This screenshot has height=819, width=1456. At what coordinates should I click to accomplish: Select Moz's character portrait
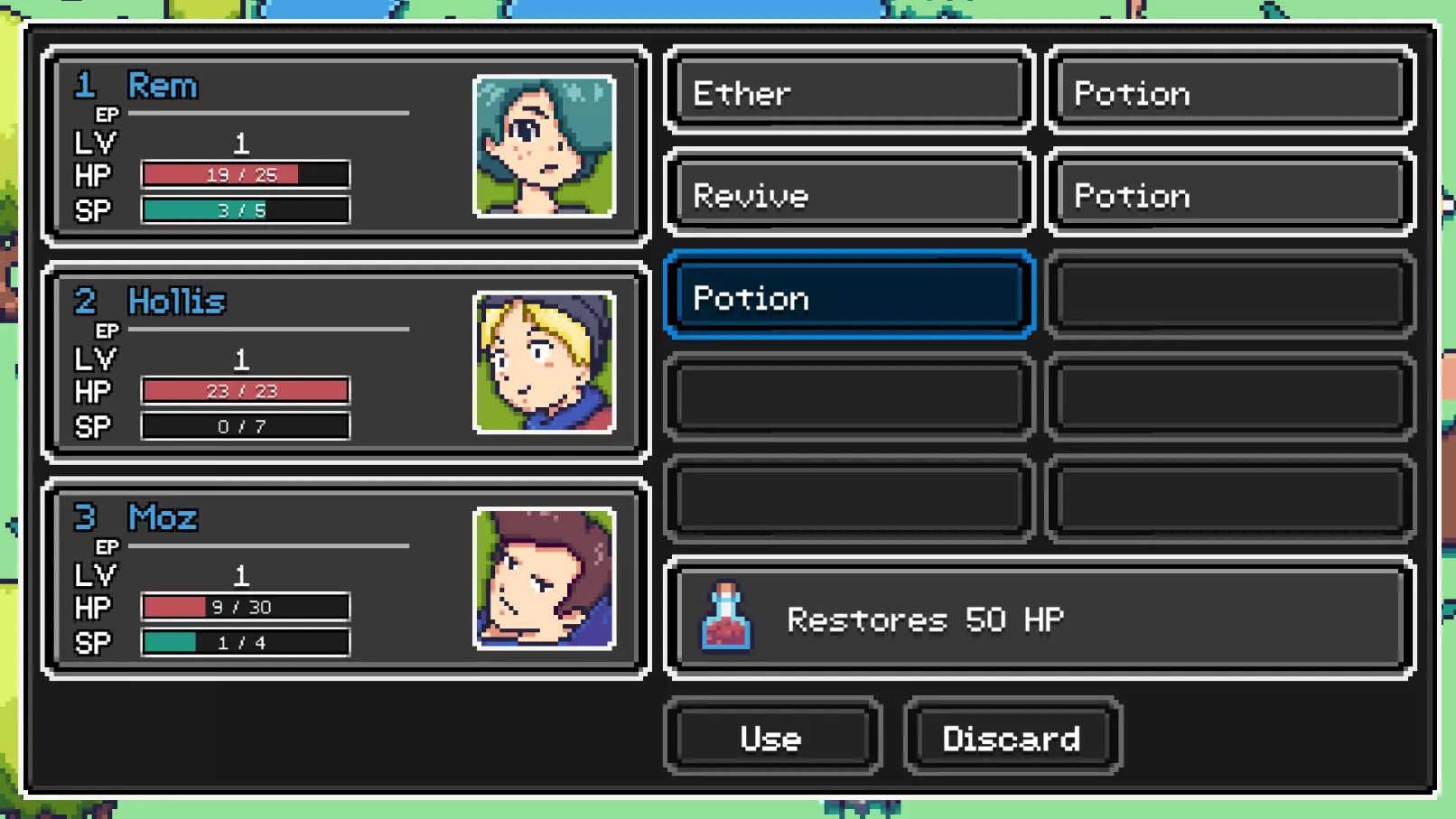coord(541,581)
